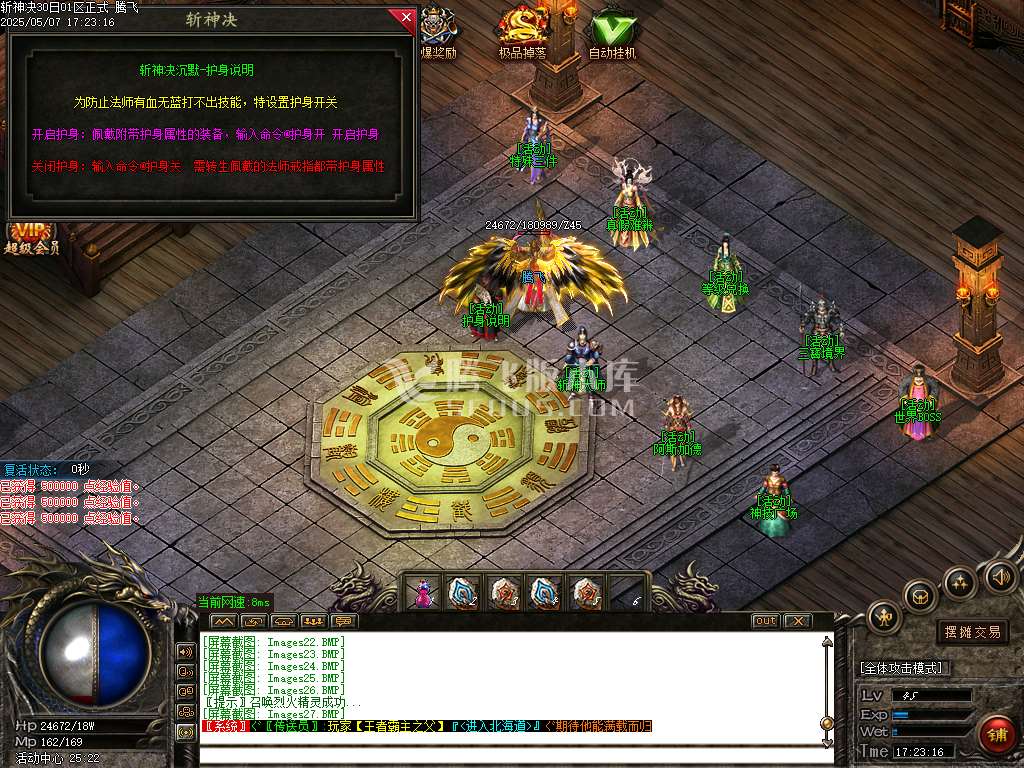Viewport: 1024px width, 768px height.
Task: Use the pink potion in hotbar slot 1
Action: point(424,594)
